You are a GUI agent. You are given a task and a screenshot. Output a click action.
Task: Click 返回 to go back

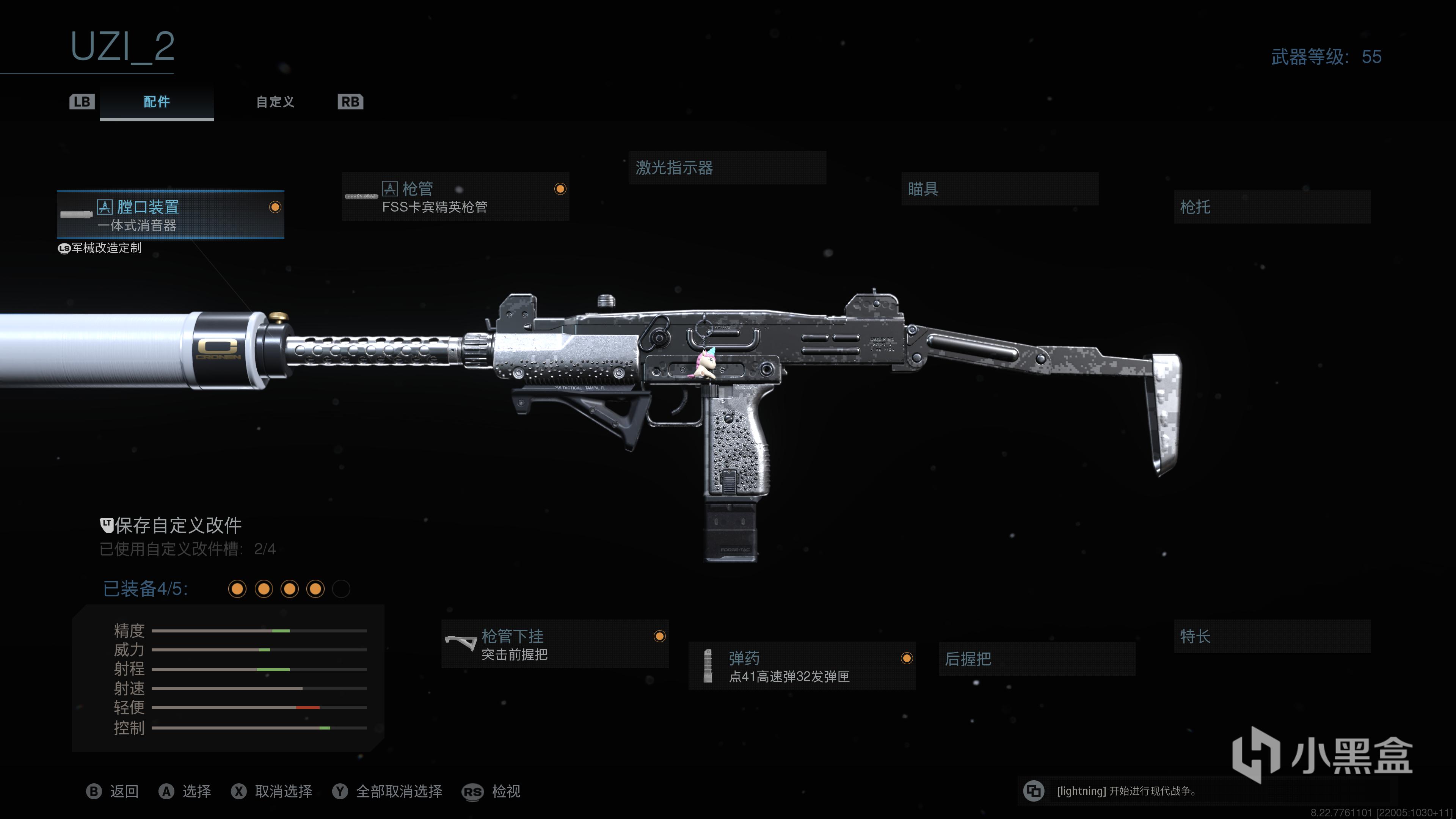pyautogui.click(x=124, y=791)
